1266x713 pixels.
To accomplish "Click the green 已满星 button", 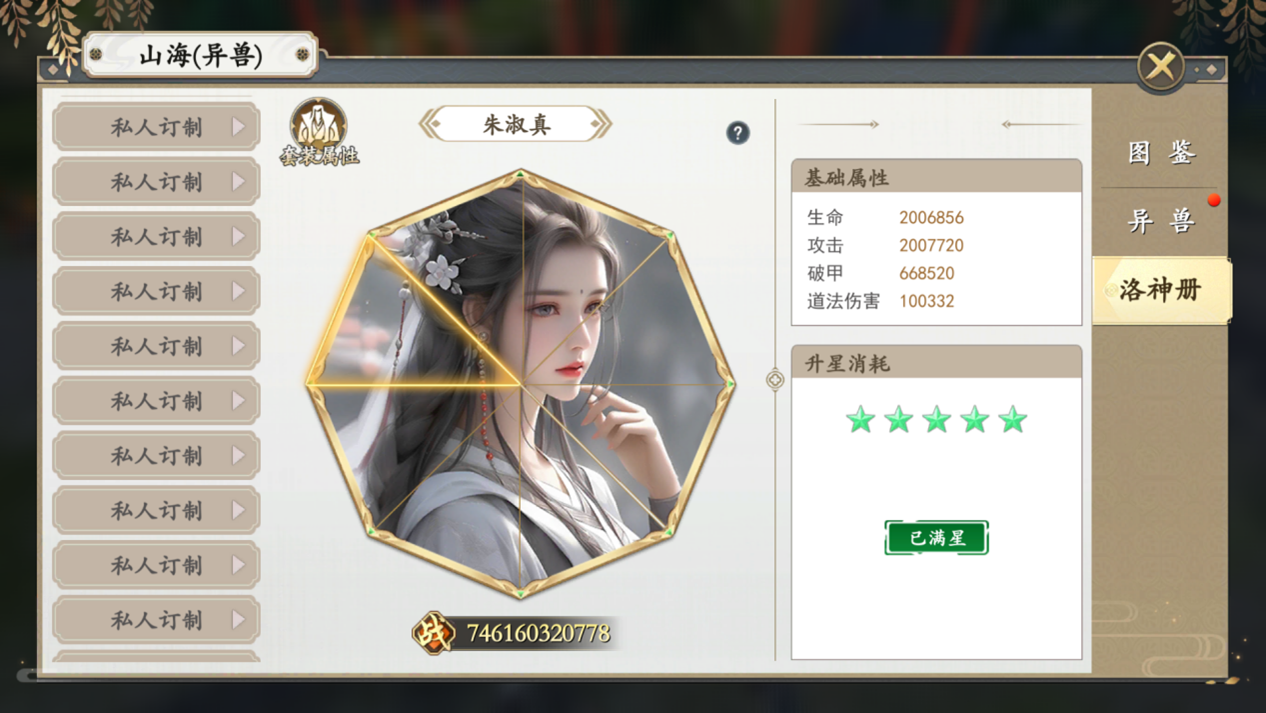I will tap(936, 538).
